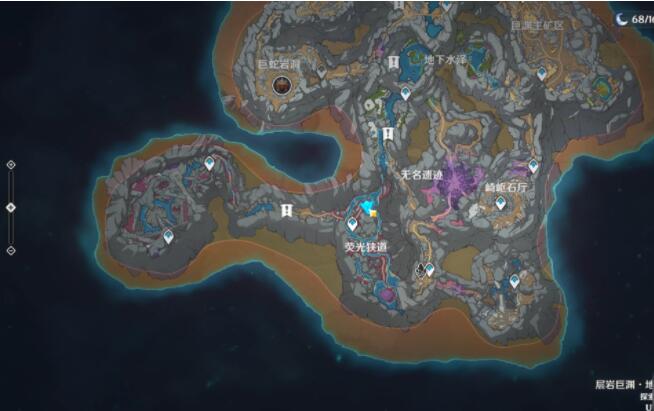
Task: Select southern waypoint in the western cavern
Action: pos(169,237)
